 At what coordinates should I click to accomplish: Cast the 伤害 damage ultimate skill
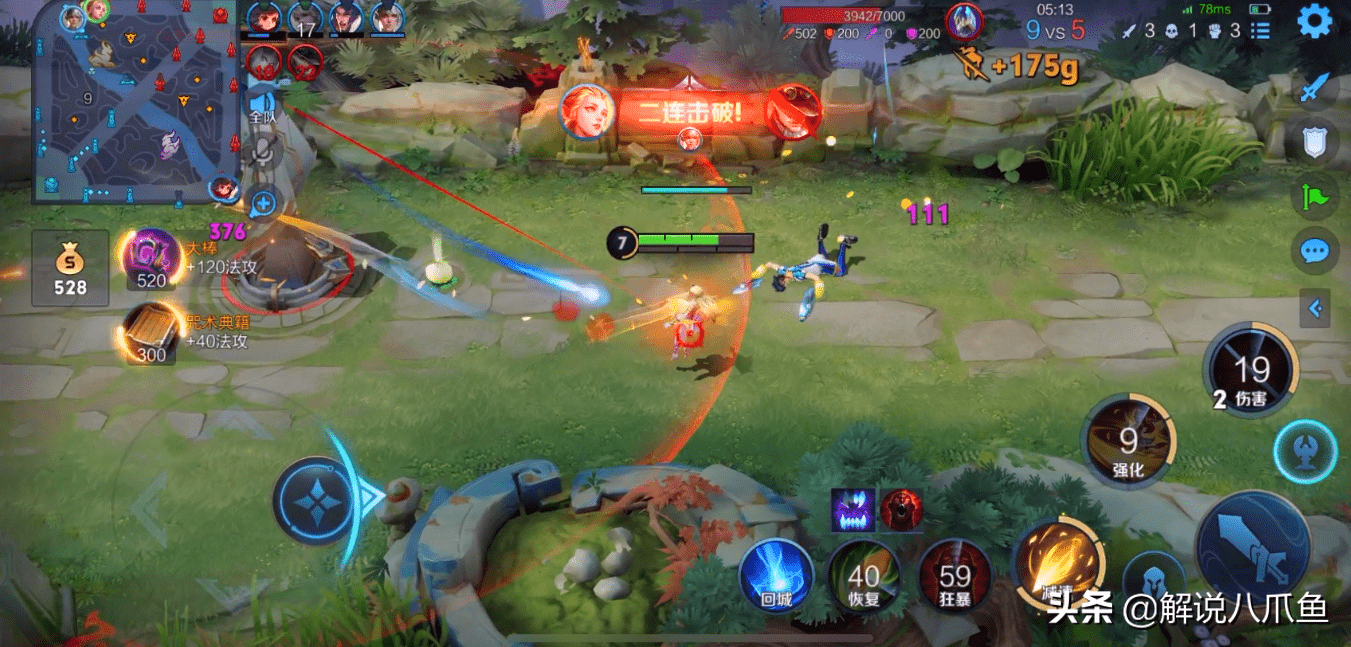pos(1251,371)
